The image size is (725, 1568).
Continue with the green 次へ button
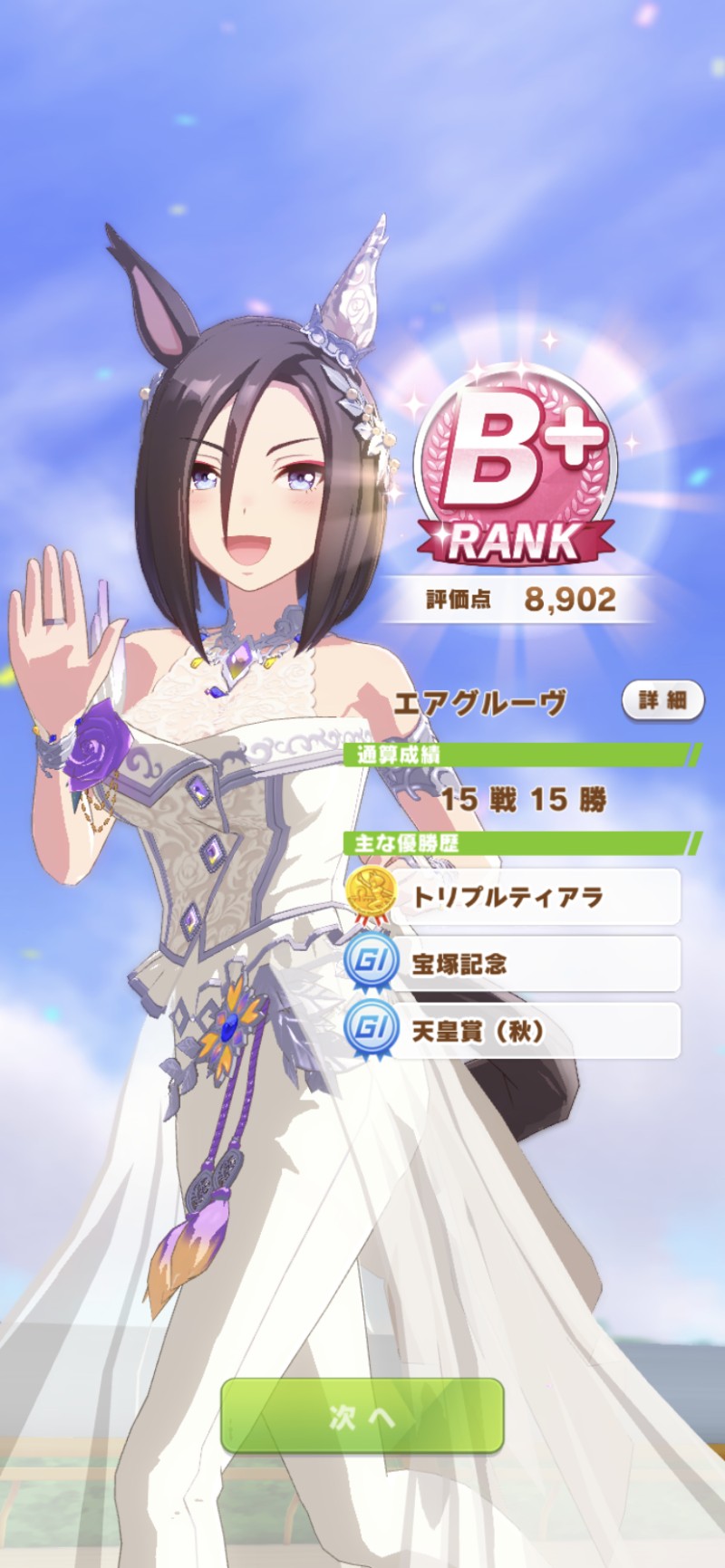coord(362,1416)
